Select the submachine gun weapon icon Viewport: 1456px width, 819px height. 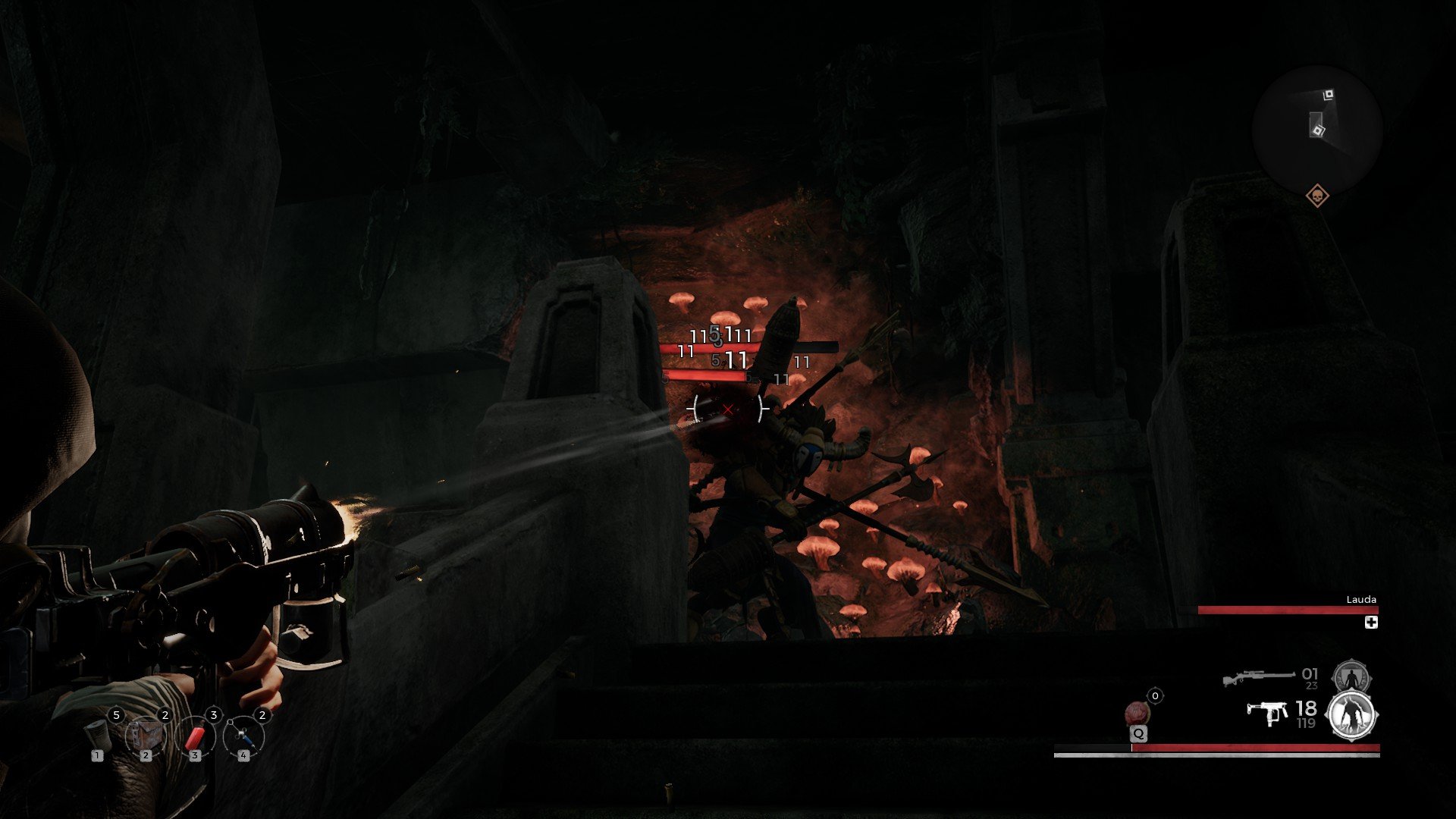(x=1266, y=712)
